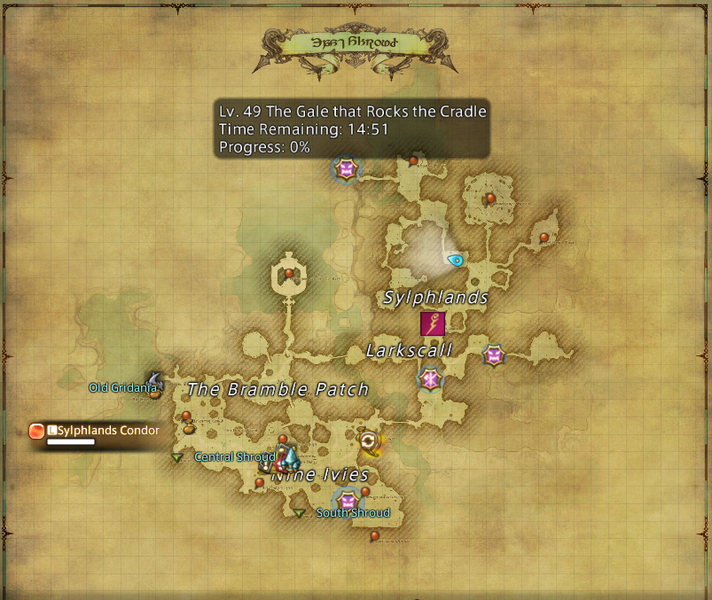This screenshot has width=712, height=600.
Task: Select the aetheryte crystal icon at Nine Ivies
Action: [289, 458]
